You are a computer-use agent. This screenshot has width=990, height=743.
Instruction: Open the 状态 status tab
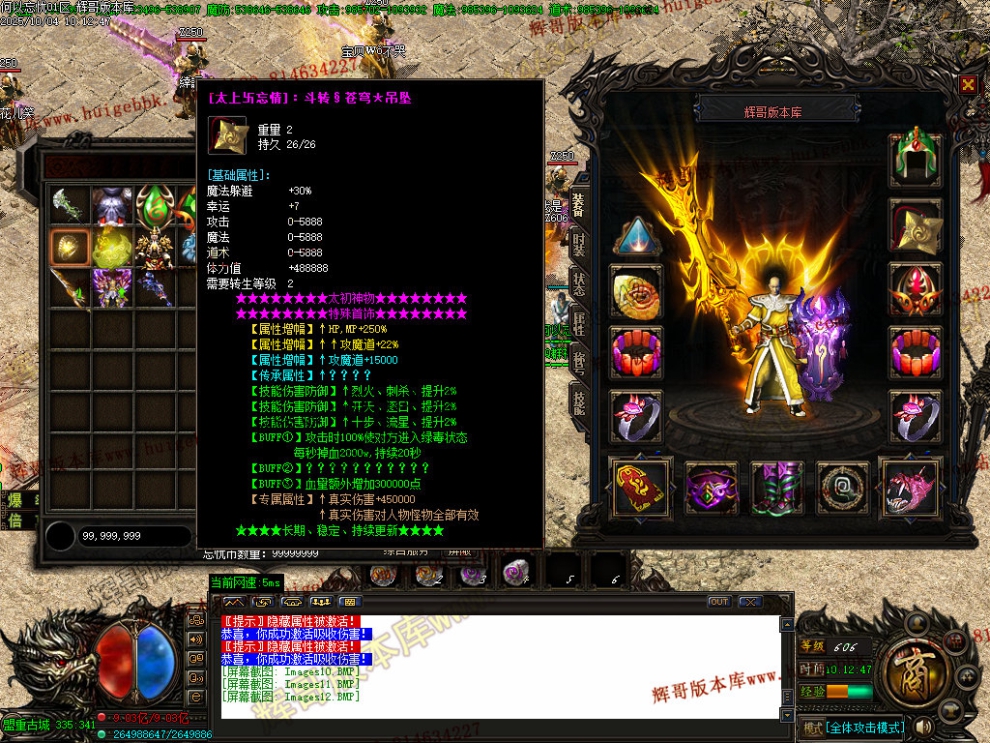(x=579, y=285)
